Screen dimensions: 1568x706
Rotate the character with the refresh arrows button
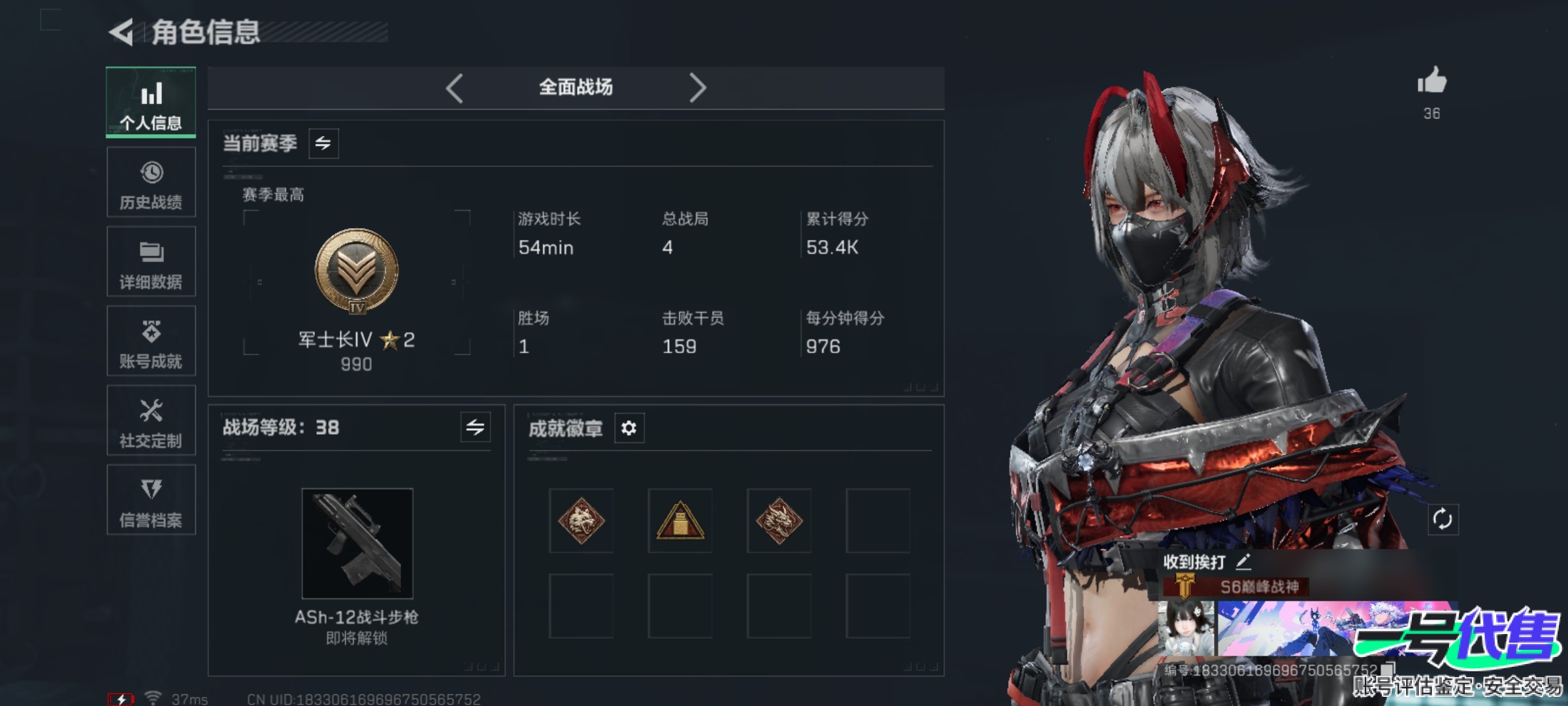pos(1443,520)
